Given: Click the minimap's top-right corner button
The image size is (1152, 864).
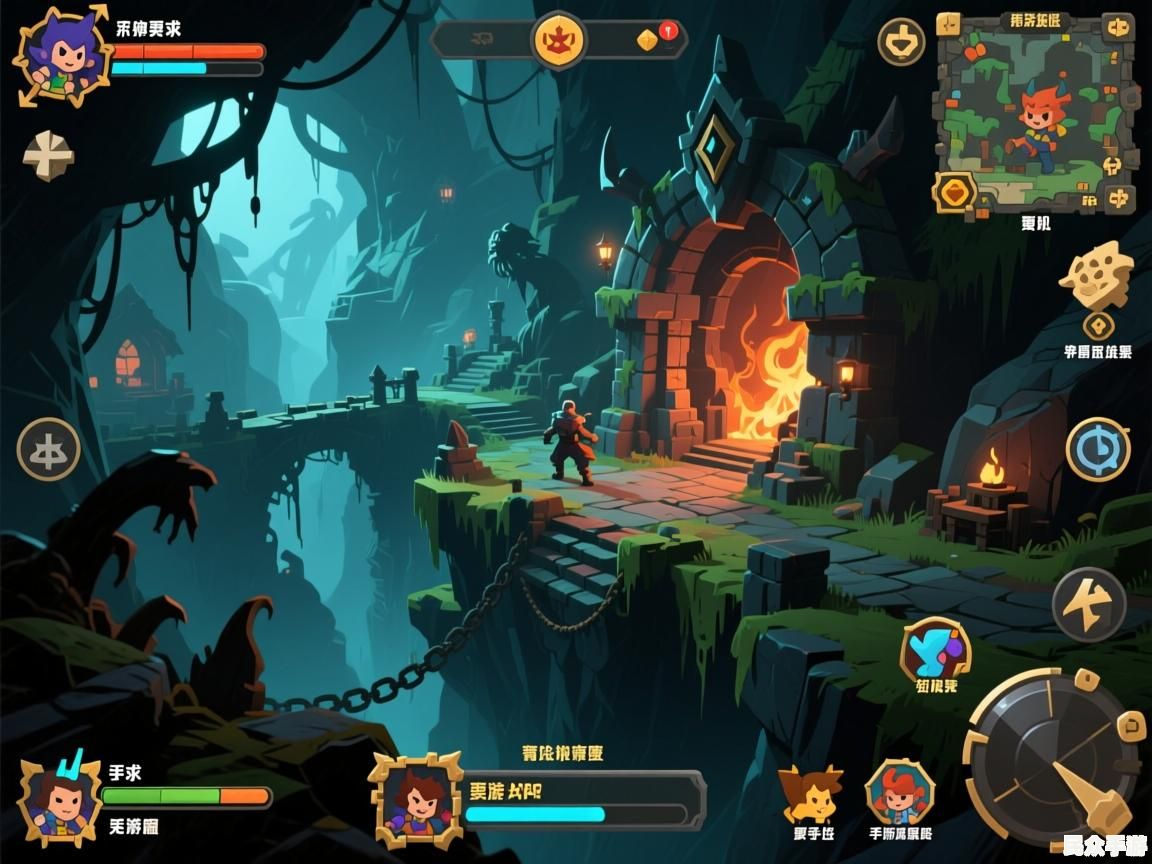Looking at the screenshot, I should [x=1119, y=26].
